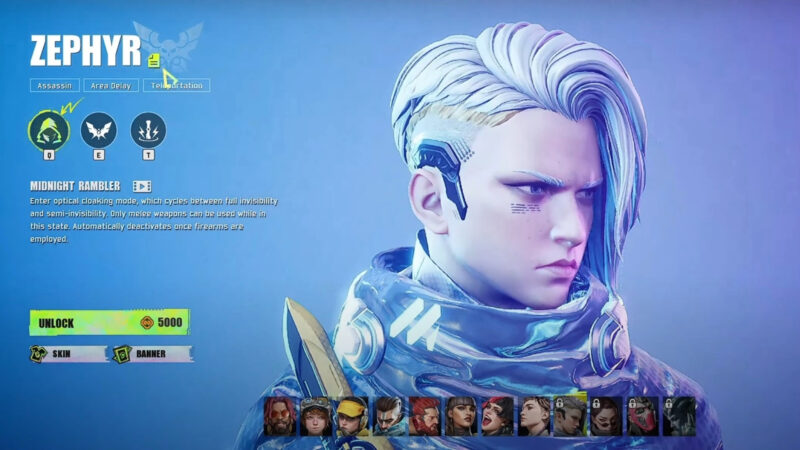
Task: Choose the red-haired masked hero portrait
Action: (425, 415)
